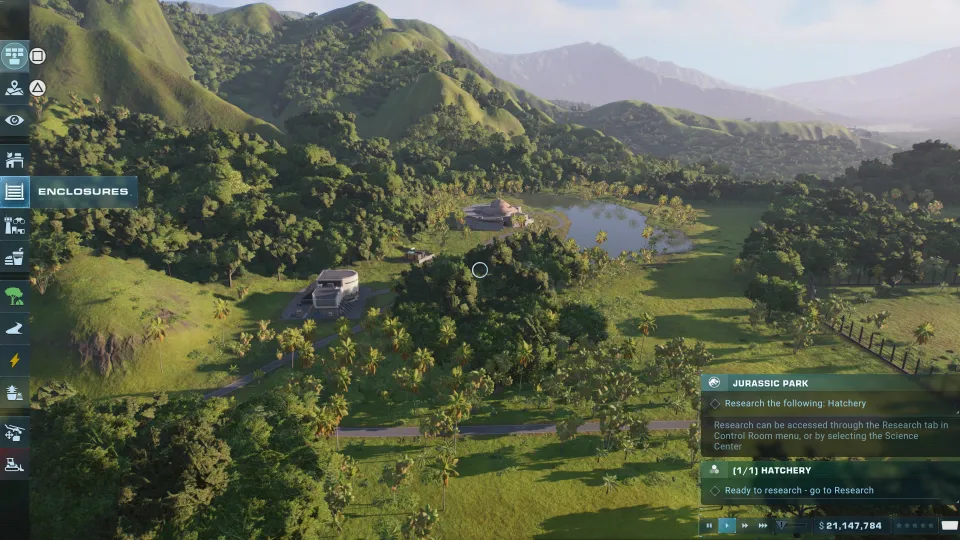Select the winding path tool
Viewport: 960px width, 540px height.
click(14, 328)
